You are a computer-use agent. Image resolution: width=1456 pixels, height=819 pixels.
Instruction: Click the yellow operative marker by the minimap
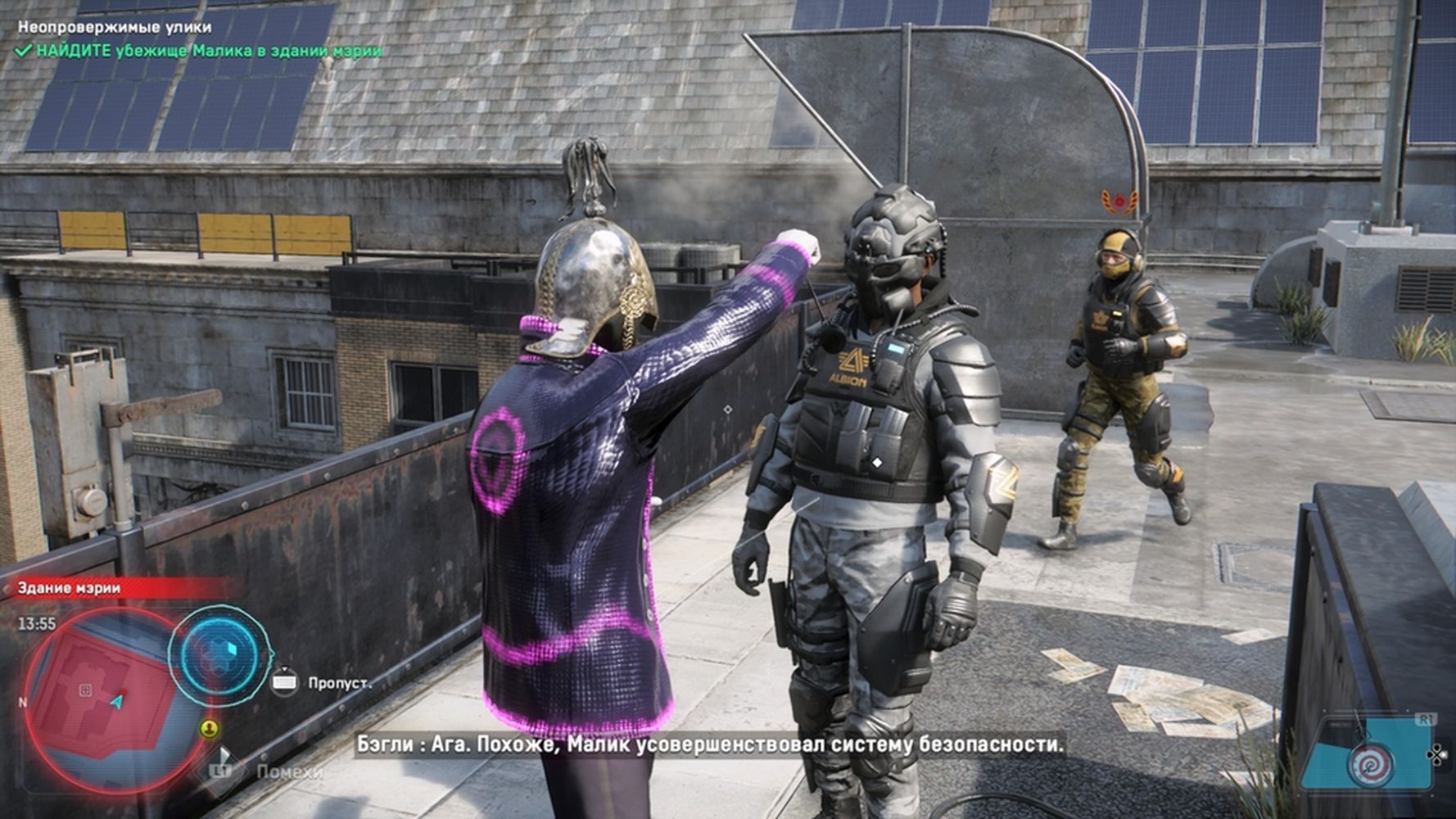(210, 728)
